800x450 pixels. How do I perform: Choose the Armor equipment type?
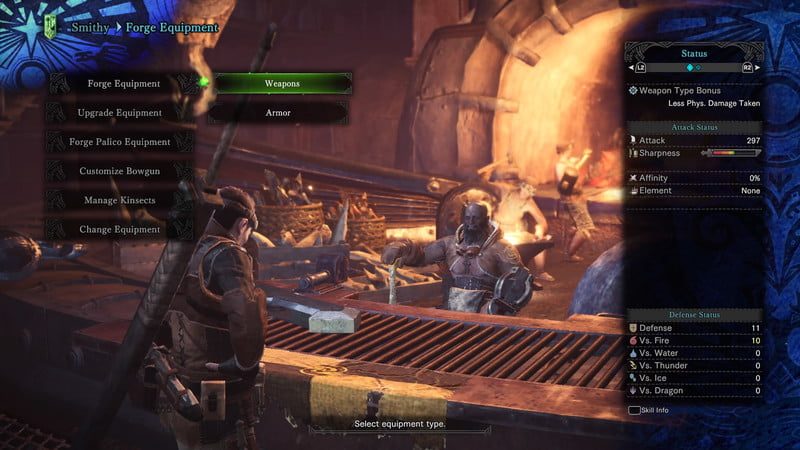click(x=279, y=113)
